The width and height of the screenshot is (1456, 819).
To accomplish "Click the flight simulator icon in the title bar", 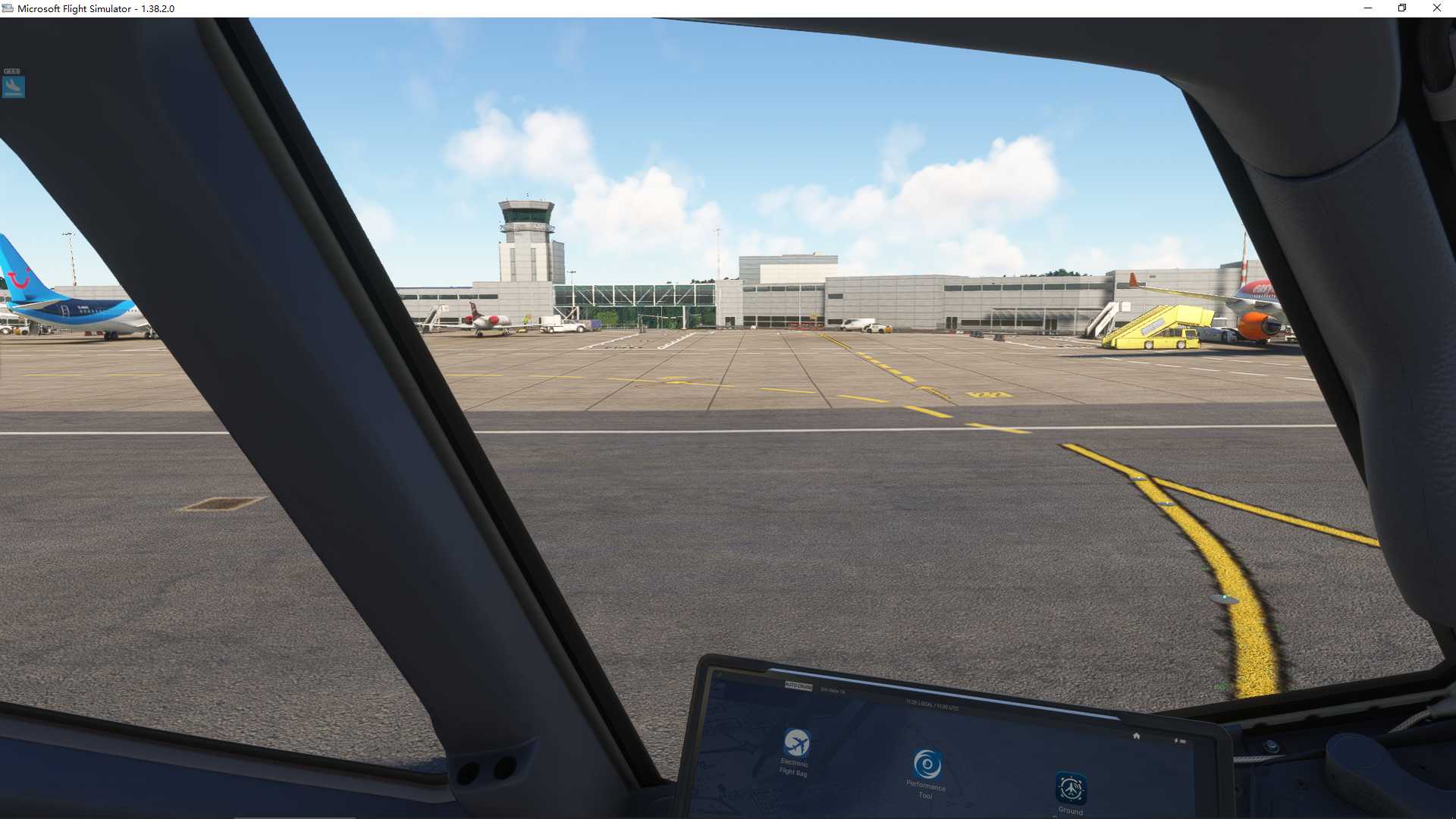I will tap(8, 8).
